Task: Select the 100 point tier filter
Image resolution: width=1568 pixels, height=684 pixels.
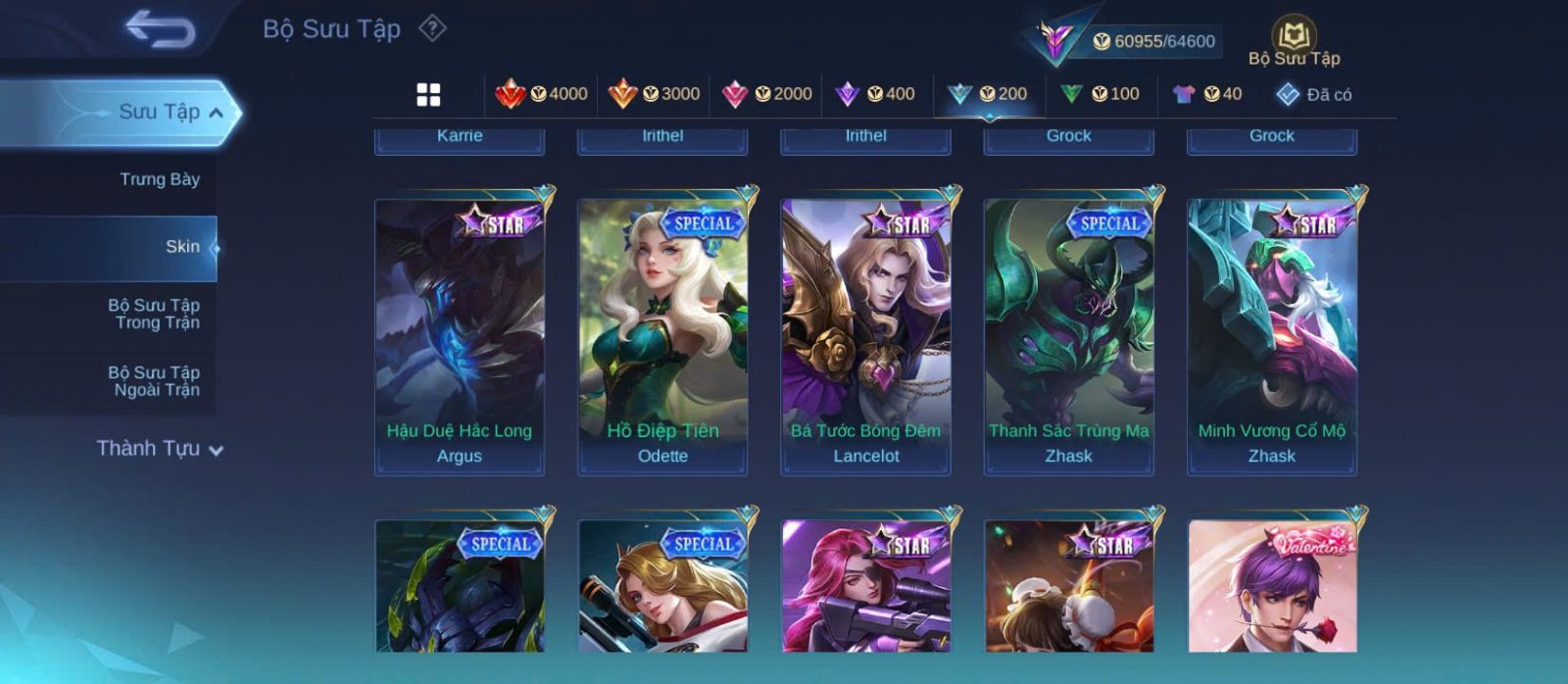Action: tap(1100, 94)
